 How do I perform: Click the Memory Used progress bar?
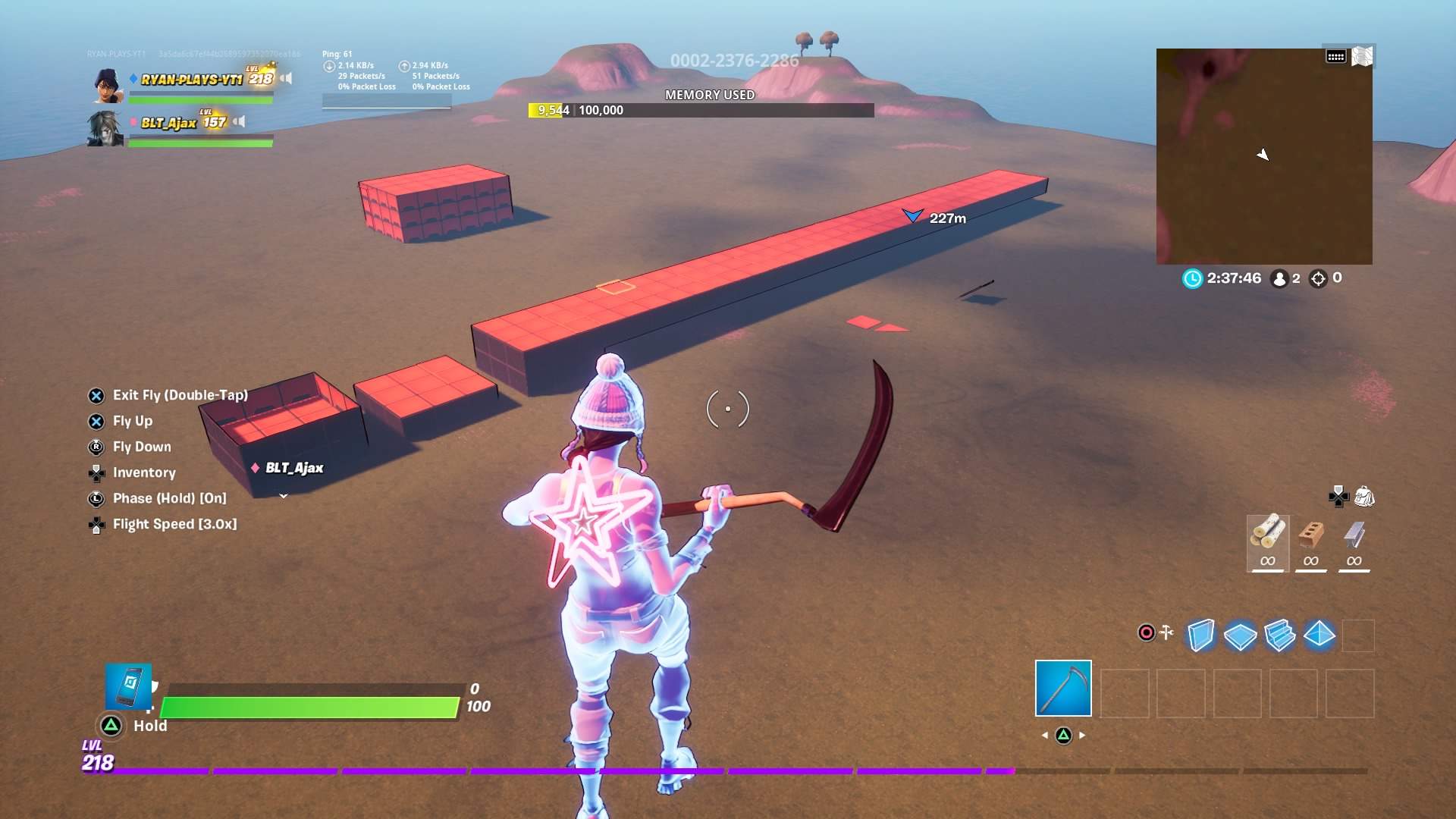click(x=701, y=110)
